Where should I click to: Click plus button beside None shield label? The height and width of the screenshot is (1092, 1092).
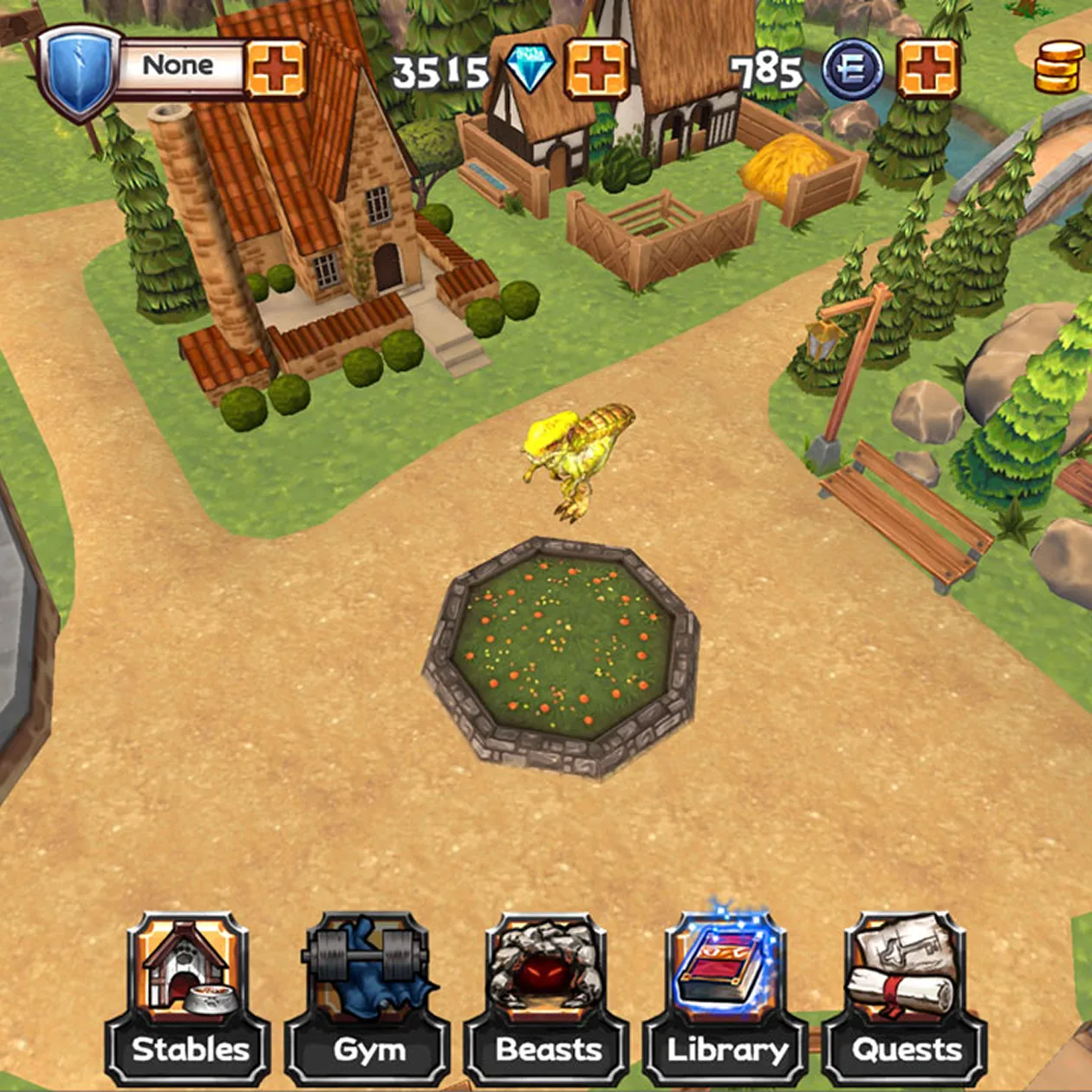(276, 68)
